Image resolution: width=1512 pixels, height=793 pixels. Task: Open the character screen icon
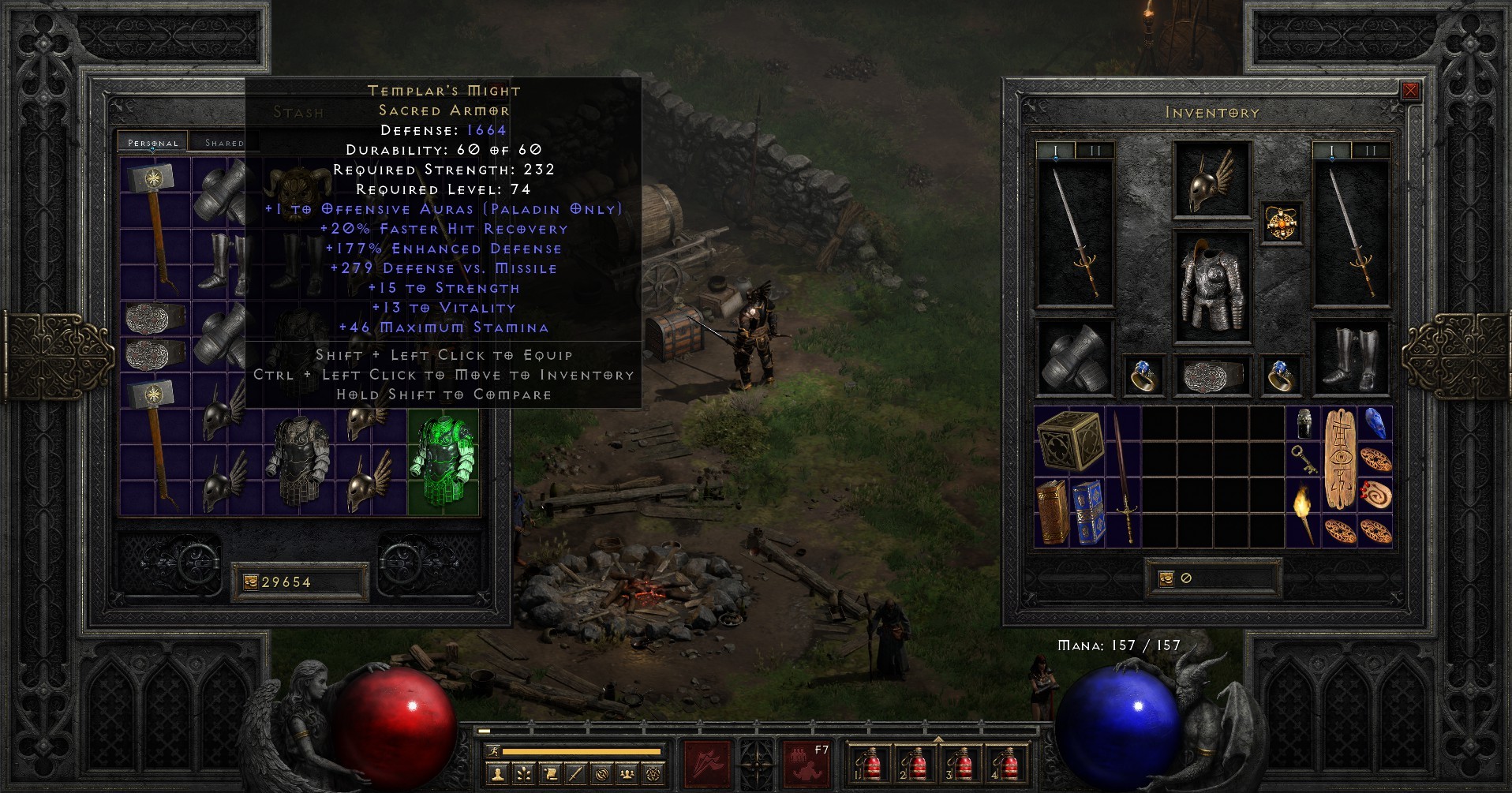(x=497, y=775)
